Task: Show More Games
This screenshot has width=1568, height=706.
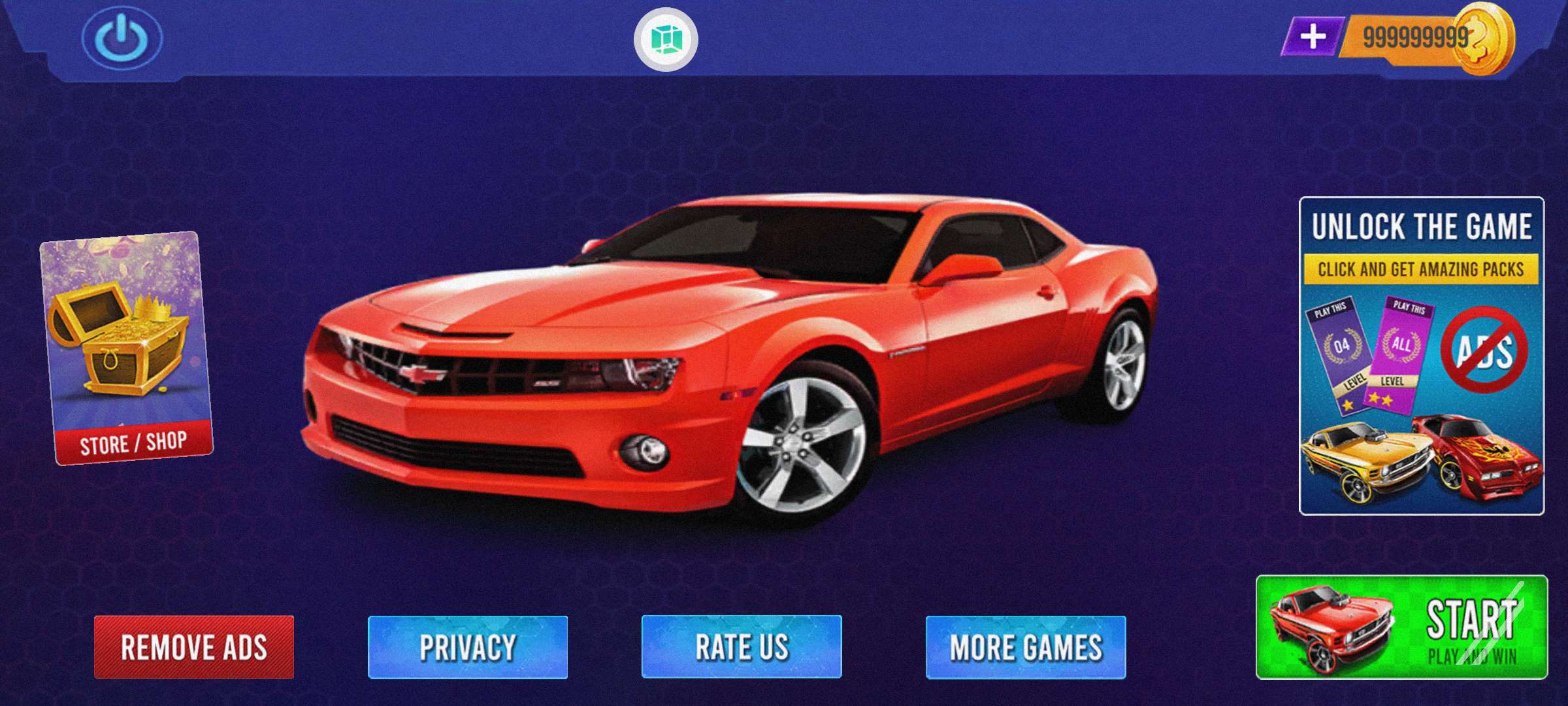Action: pyautogui.click(x=1026, y=647)
